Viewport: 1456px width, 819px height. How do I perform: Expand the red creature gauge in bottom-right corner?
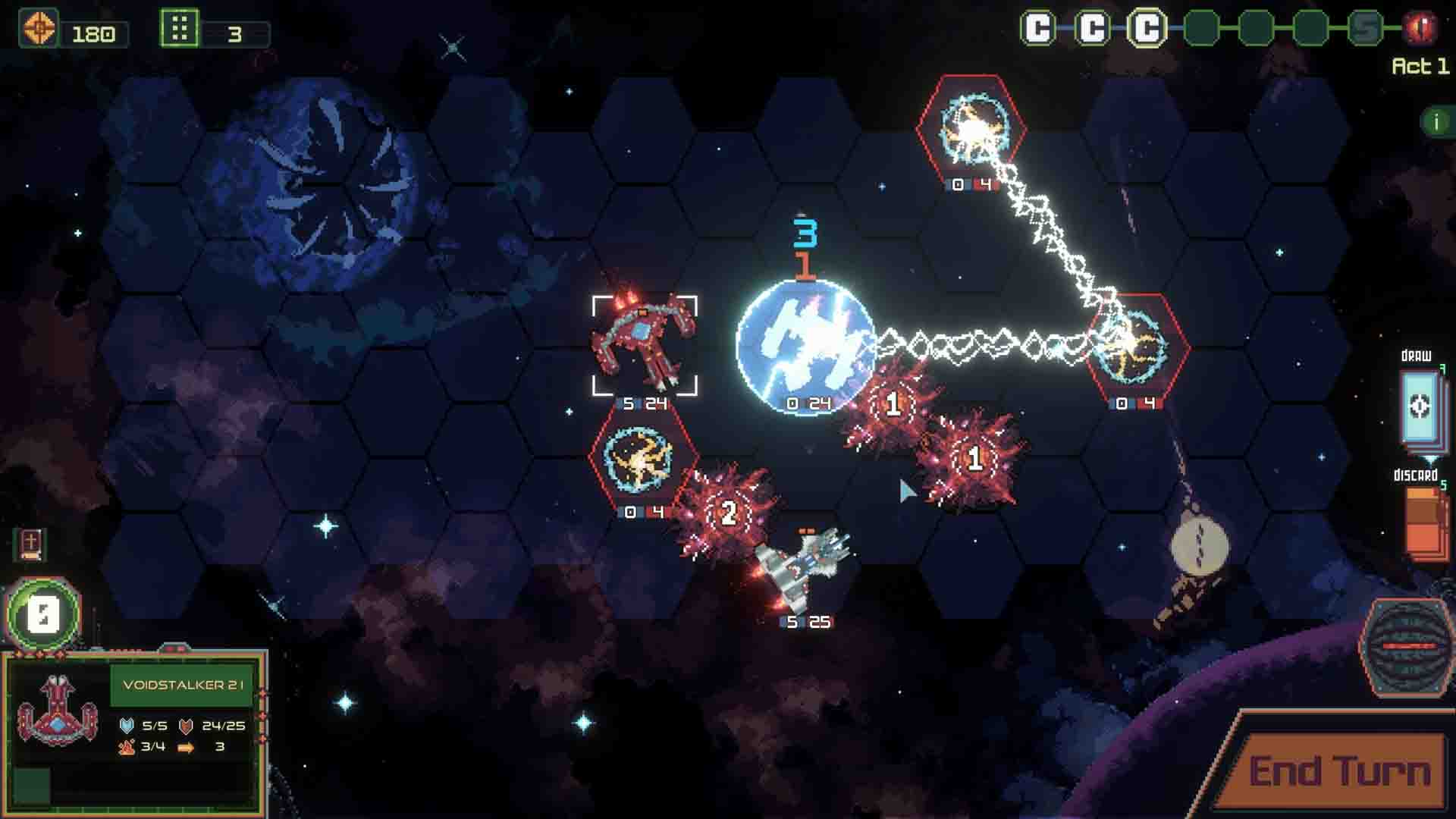[1407, 645]
